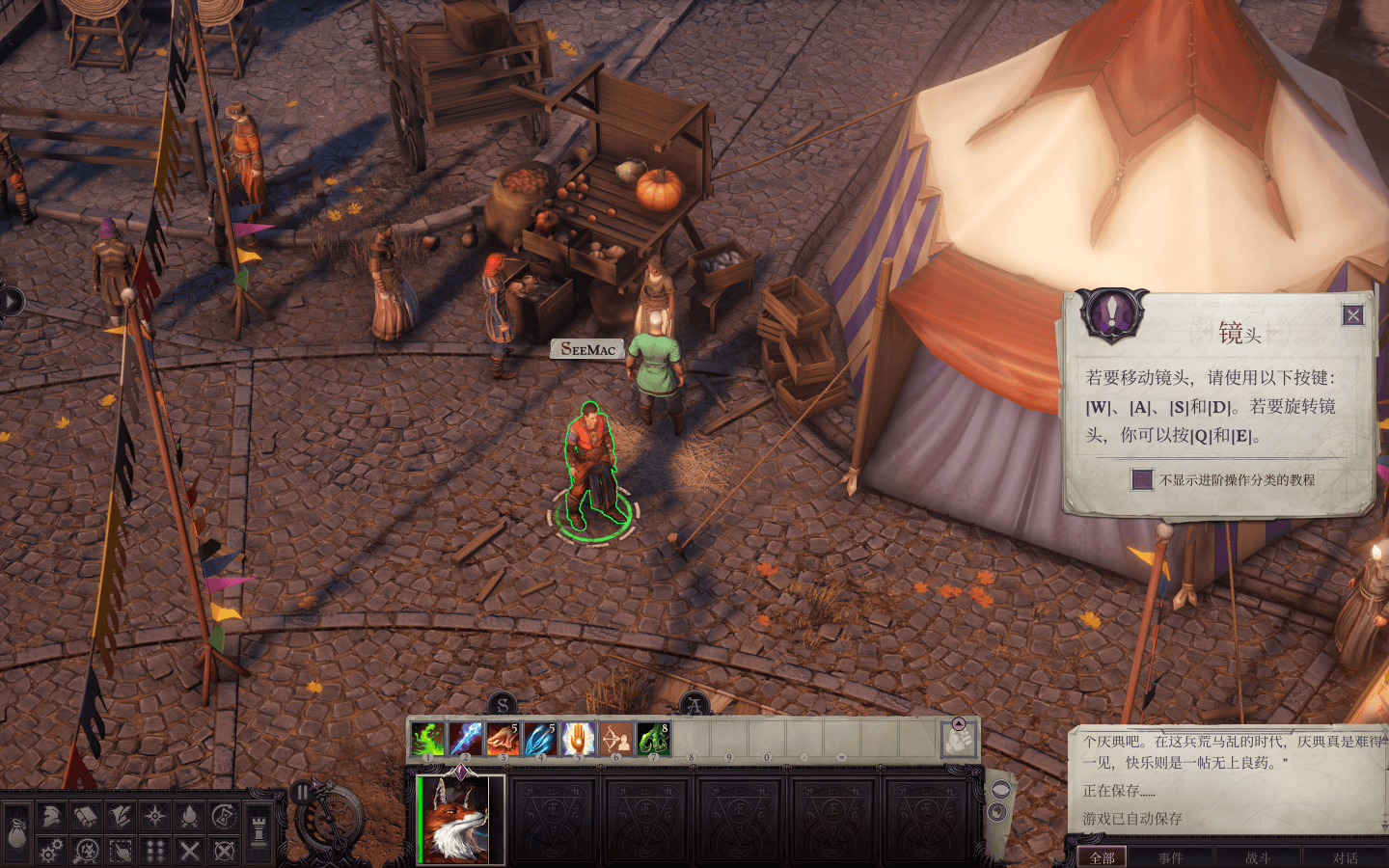This screenshot has width=1389, height=868.
Task: Close the 镜头 camera tutorial popup
Action: pos(1353,315)
